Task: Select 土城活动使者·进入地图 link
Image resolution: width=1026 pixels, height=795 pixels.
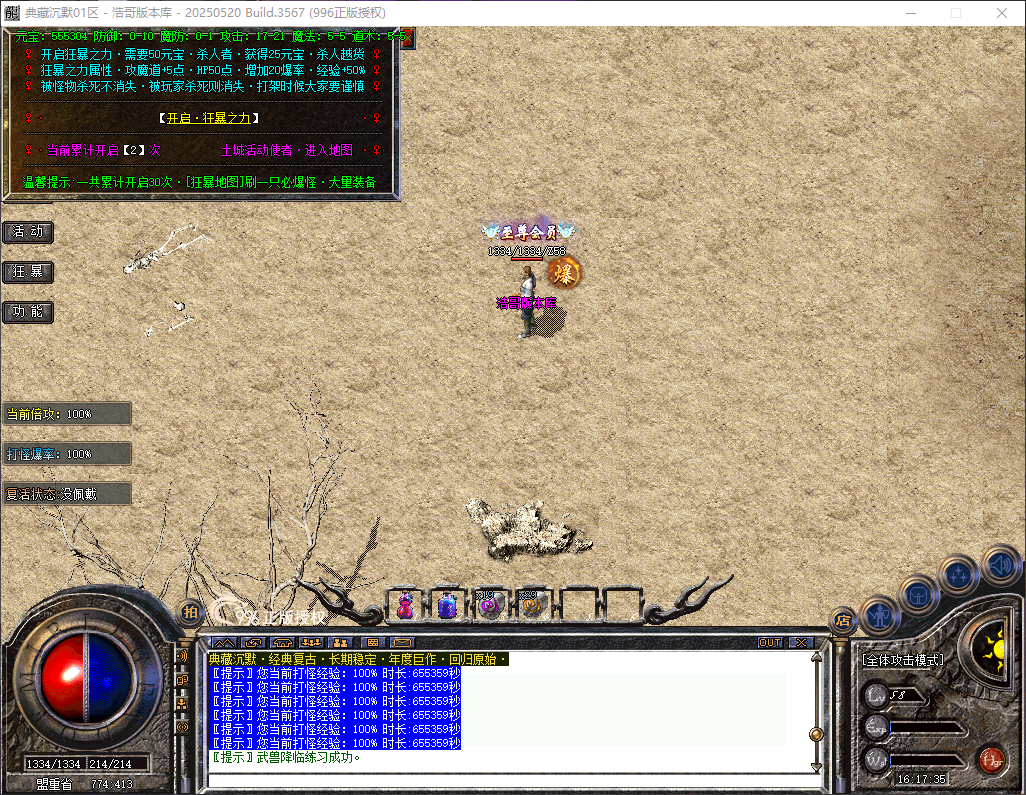Action: [x=286, y=150]
